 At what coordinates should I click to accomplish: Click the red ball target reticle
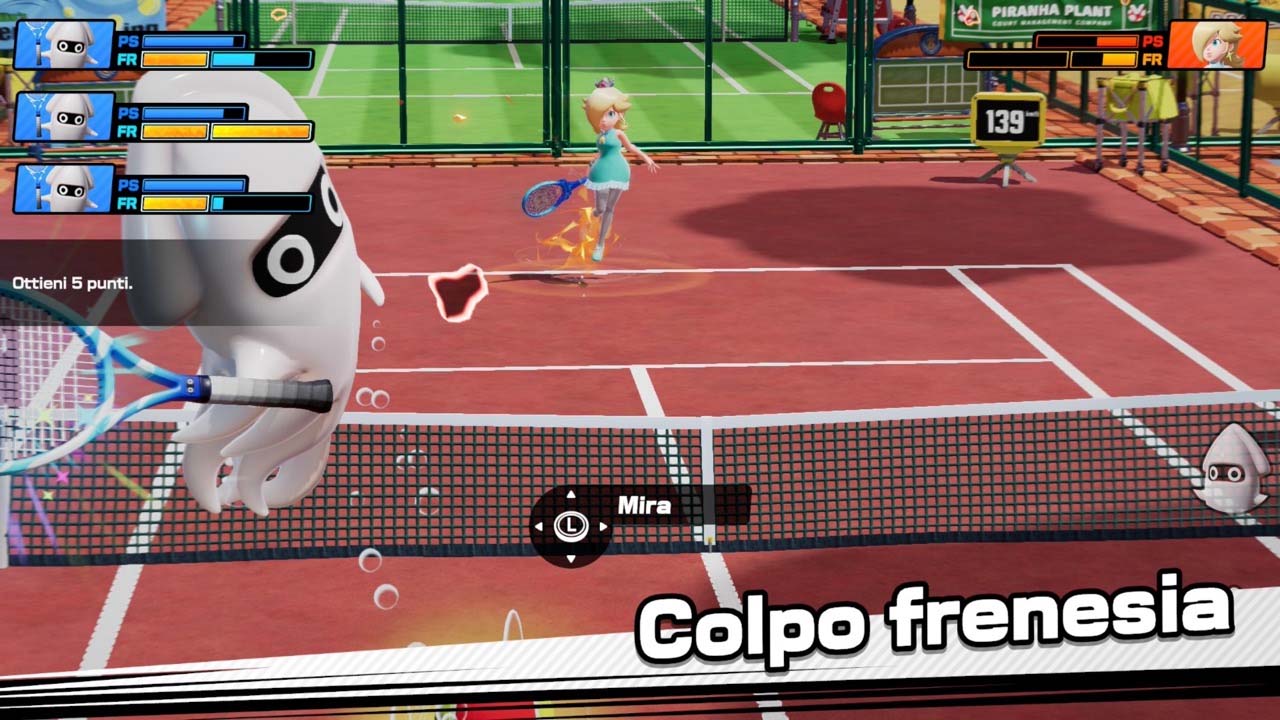click(x=460, y=288)
